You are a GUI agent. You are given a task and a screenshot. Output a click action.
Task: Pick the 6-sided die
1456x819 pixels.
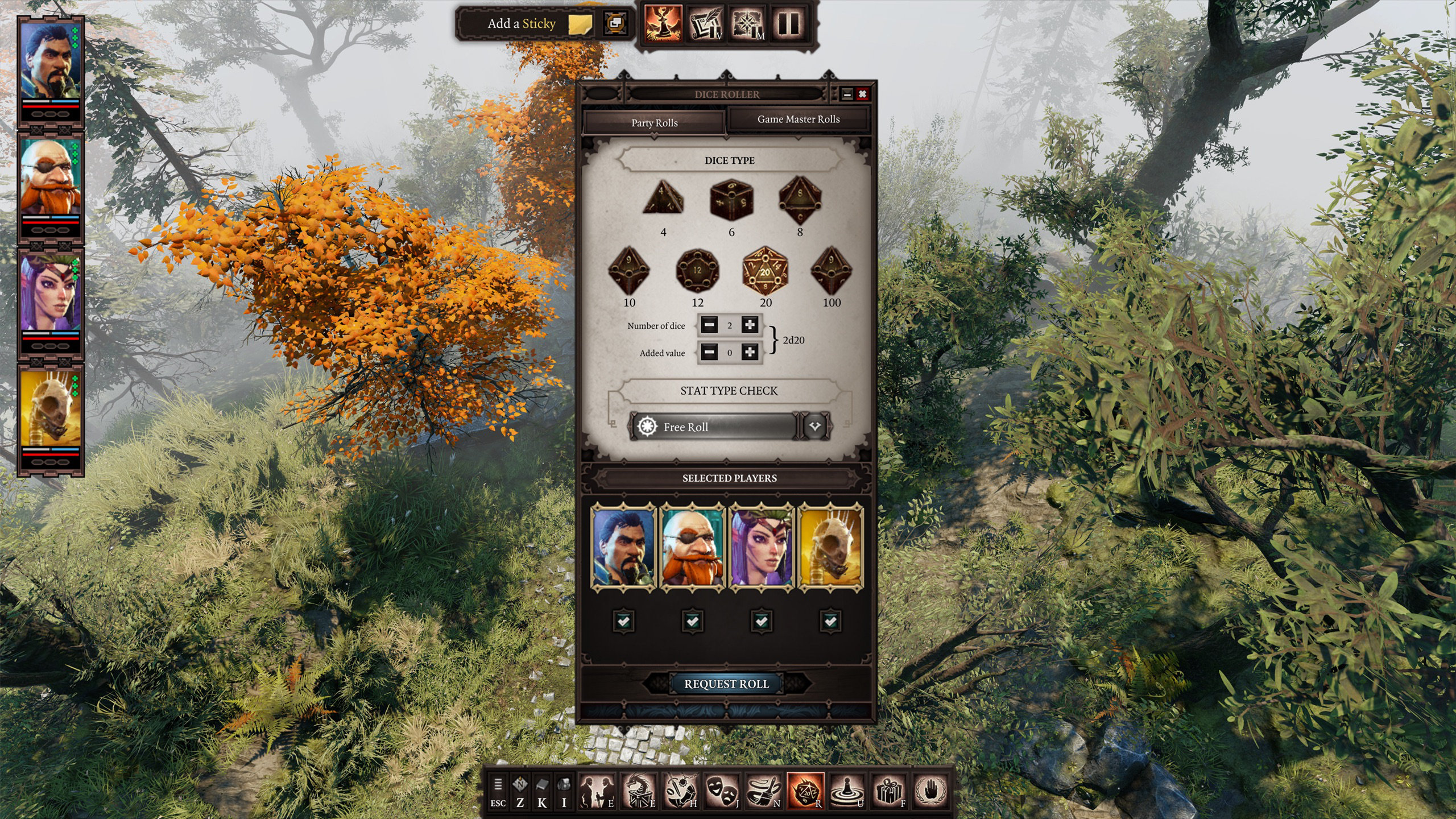731,199
